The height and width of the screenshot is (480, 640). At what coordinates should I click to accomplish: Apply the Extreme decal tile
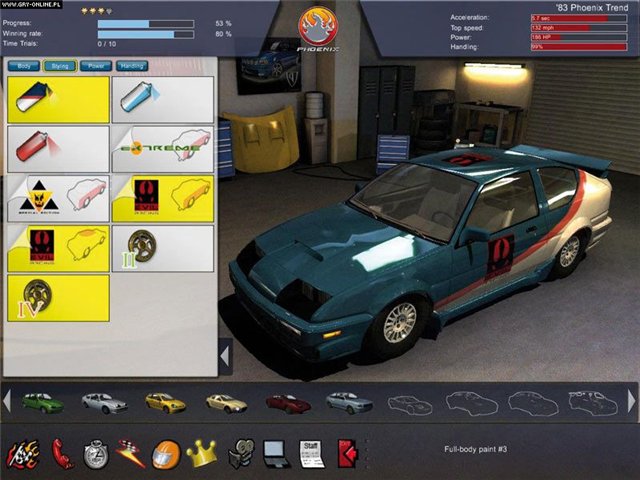click(x=162, y=148)
